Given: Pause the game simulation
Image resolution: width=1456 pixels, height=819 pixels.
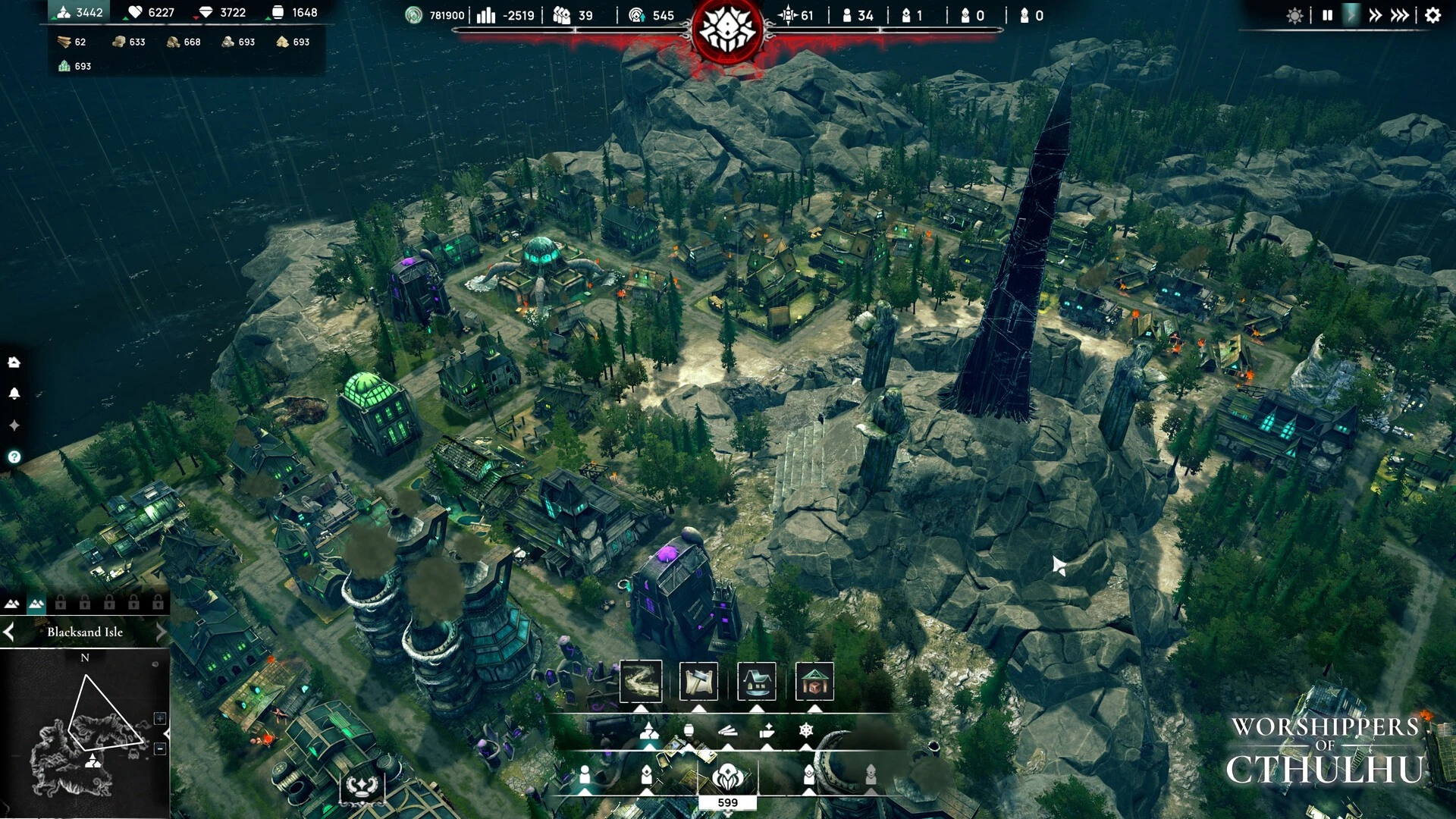Looking at the screenshot, I should [1327, 15].
